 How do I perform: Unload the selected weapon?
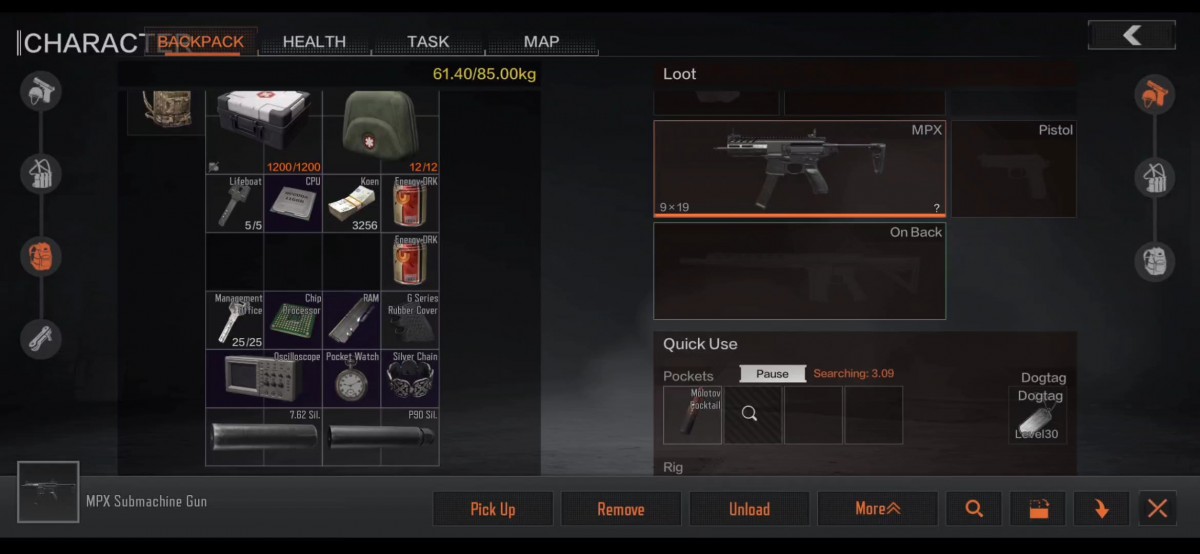click(x=749, y=509)
